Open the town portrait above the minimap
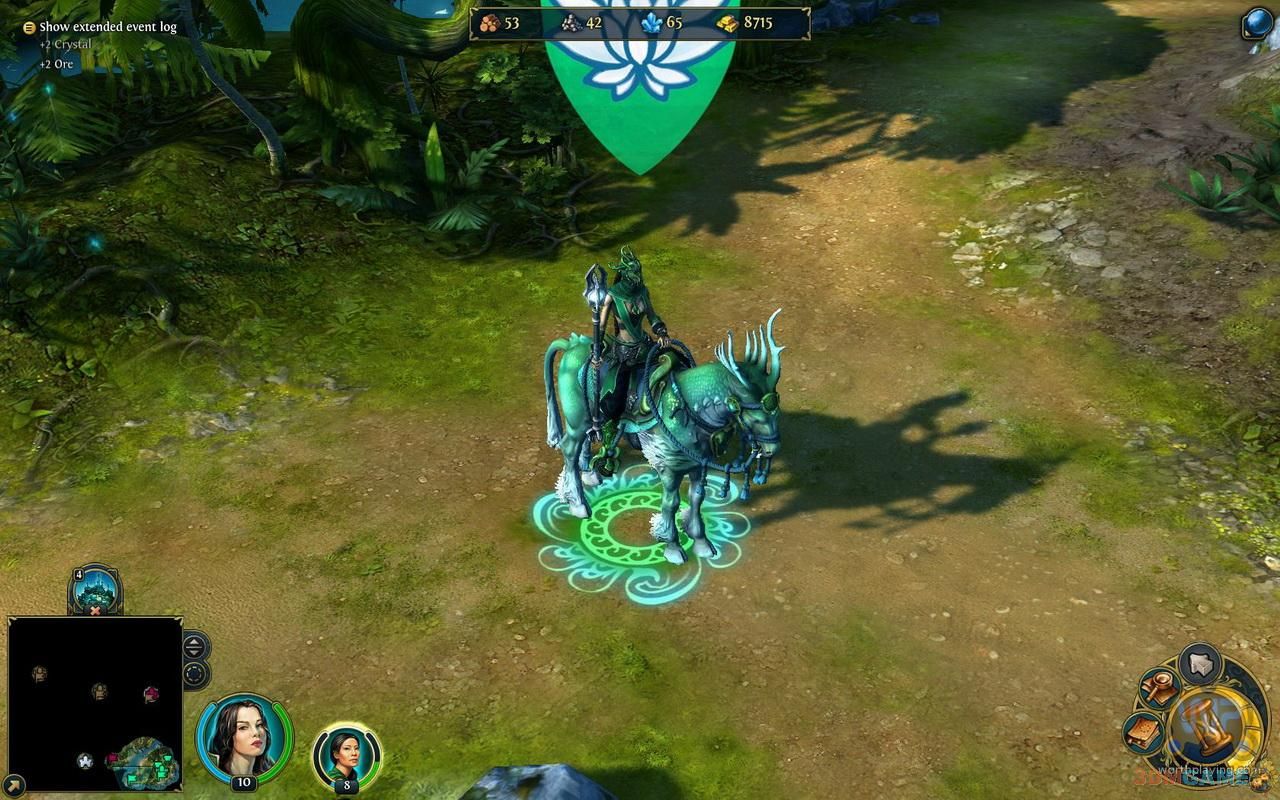This screenshot has height=800, width=1280. pos(96,589)
